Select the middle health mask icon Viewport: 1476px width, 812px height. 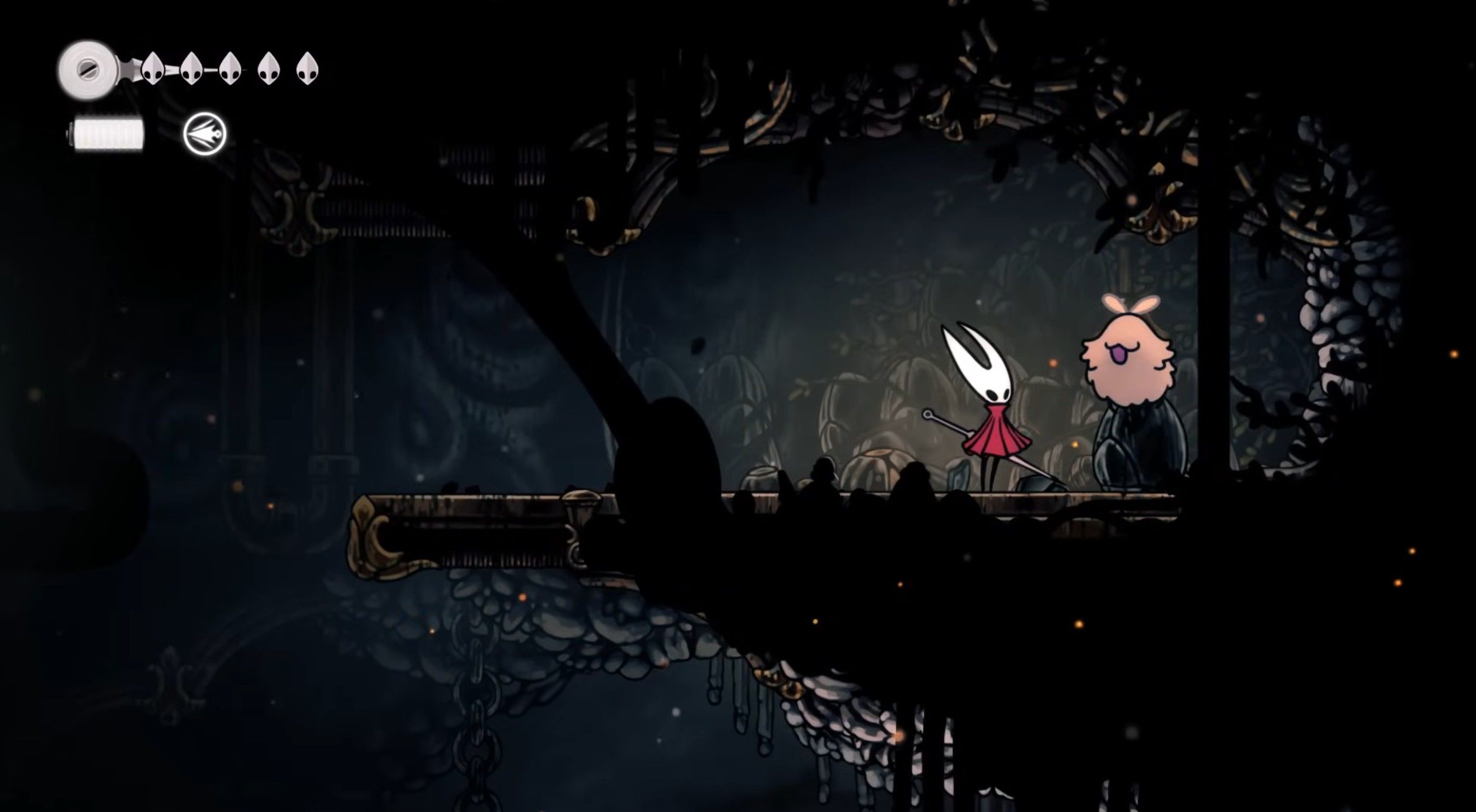pyautogui.click(x=229, y=70)
